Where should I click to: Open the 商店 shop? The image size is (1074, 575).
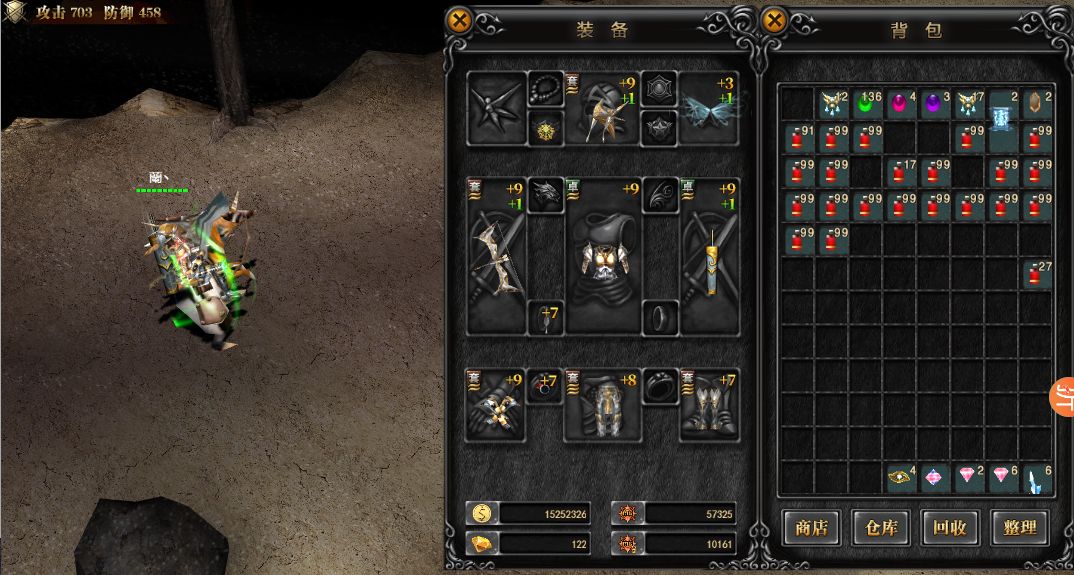click(x=811, y=527)
